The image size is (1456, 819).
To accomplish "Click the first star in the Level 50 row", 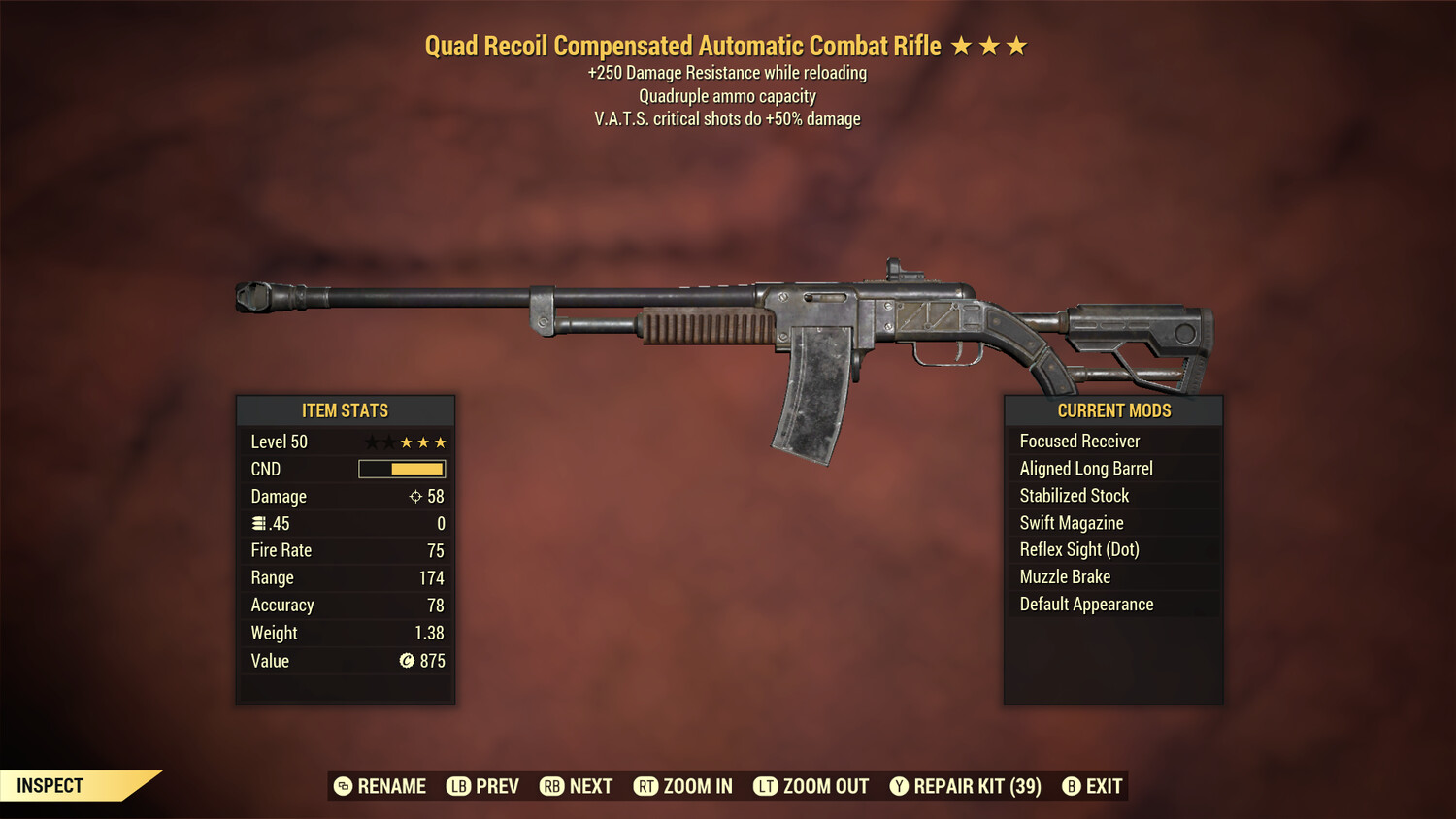I will pyautogui.click(x=370, y=442).
